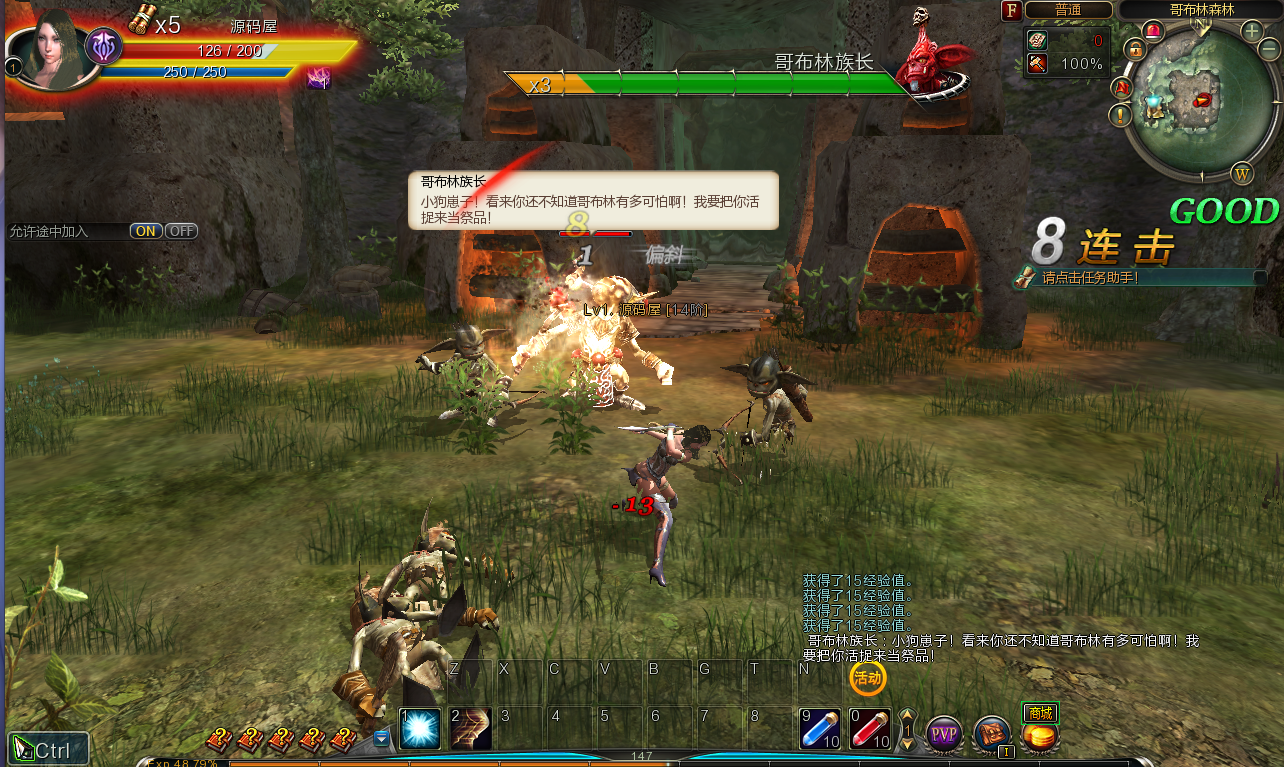This screenshot has height=767, width=1284.
Task: Expand the blue arrow beside skill bar
Action: [381, 739]
